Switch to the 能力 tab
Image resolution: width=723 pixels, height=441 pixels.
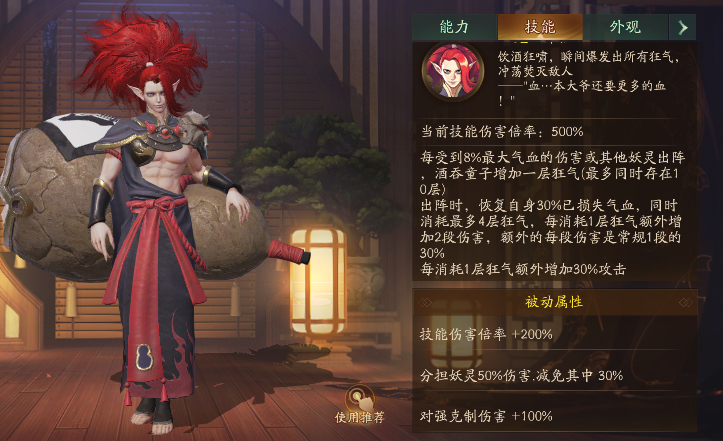coord(453,27)
